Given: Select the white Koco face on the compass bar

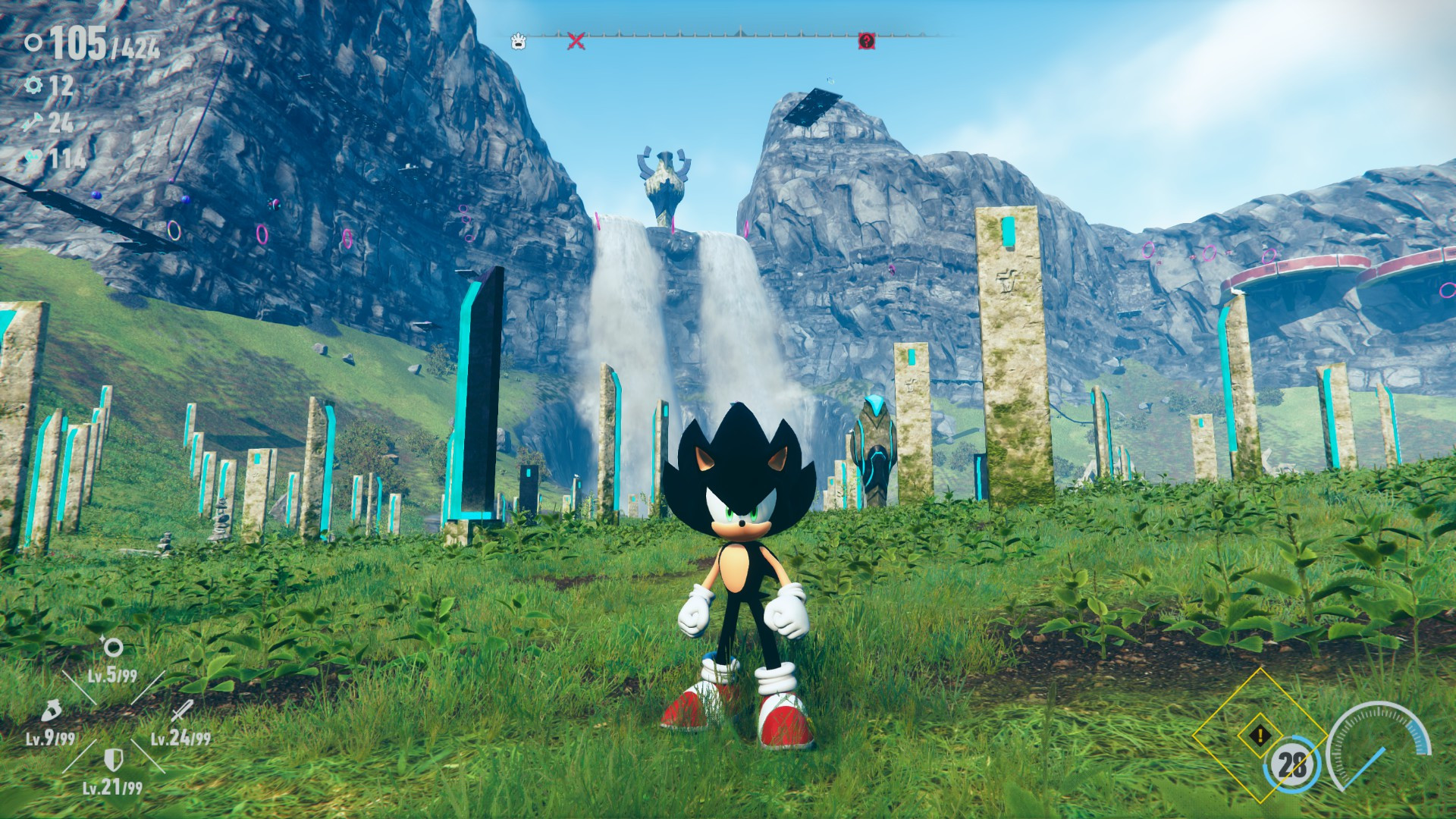Looking at the screenshot, I should (x=518, y=43).
